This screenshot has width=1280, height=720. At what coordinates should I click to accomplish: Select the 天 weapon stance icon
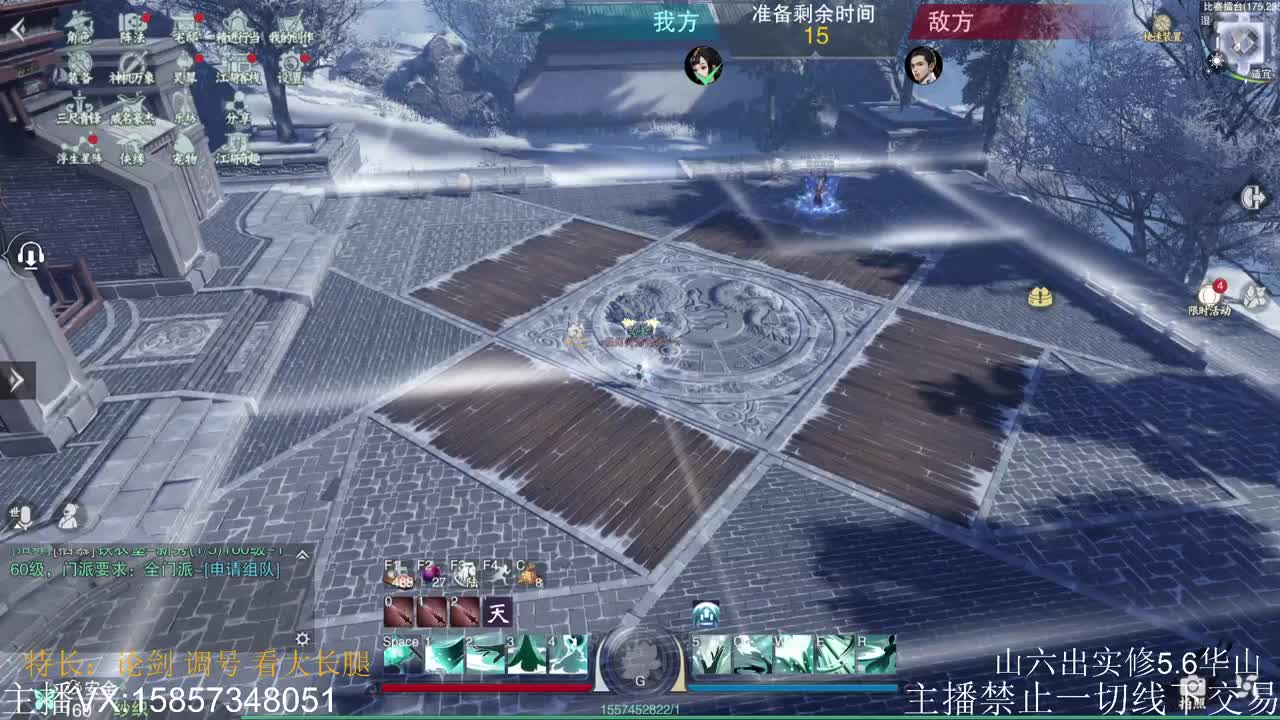point(497,612)
